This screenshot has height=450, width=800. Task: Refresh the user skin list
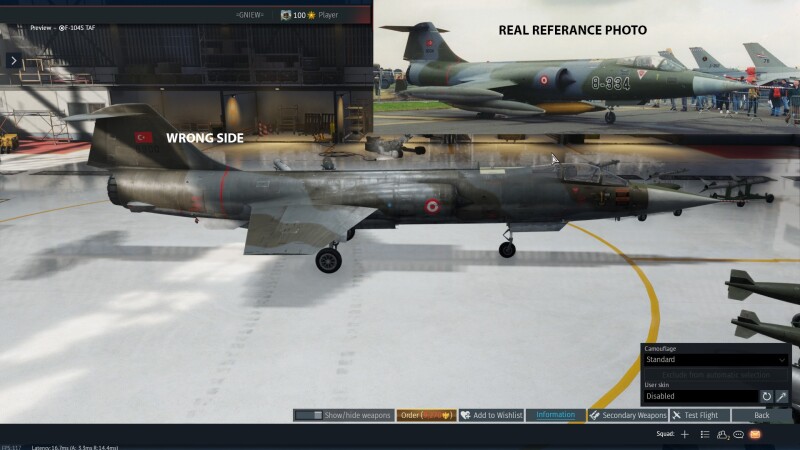(x=767, y=396)
